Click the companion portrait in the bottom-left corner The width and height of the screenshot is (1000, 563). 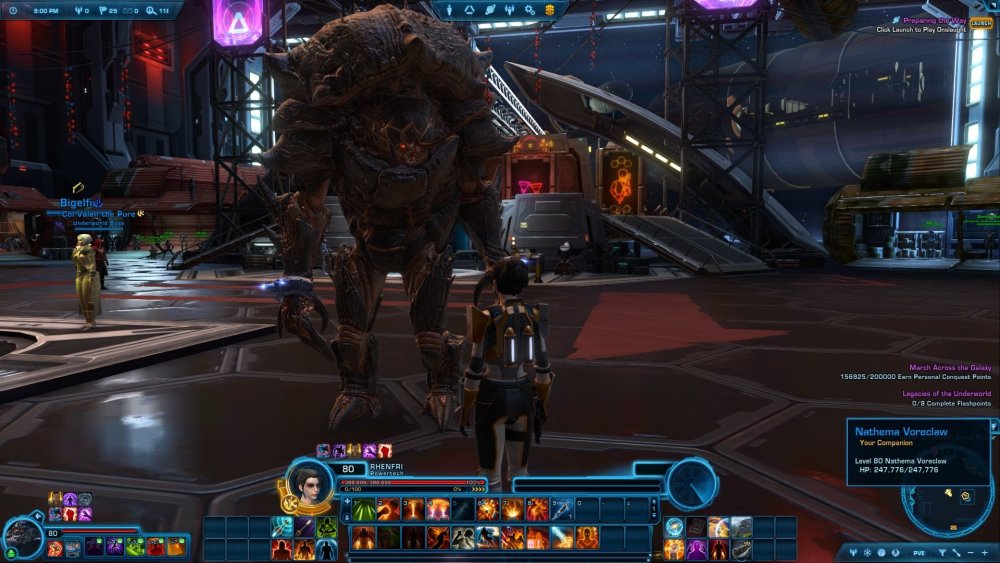(21, 536)
